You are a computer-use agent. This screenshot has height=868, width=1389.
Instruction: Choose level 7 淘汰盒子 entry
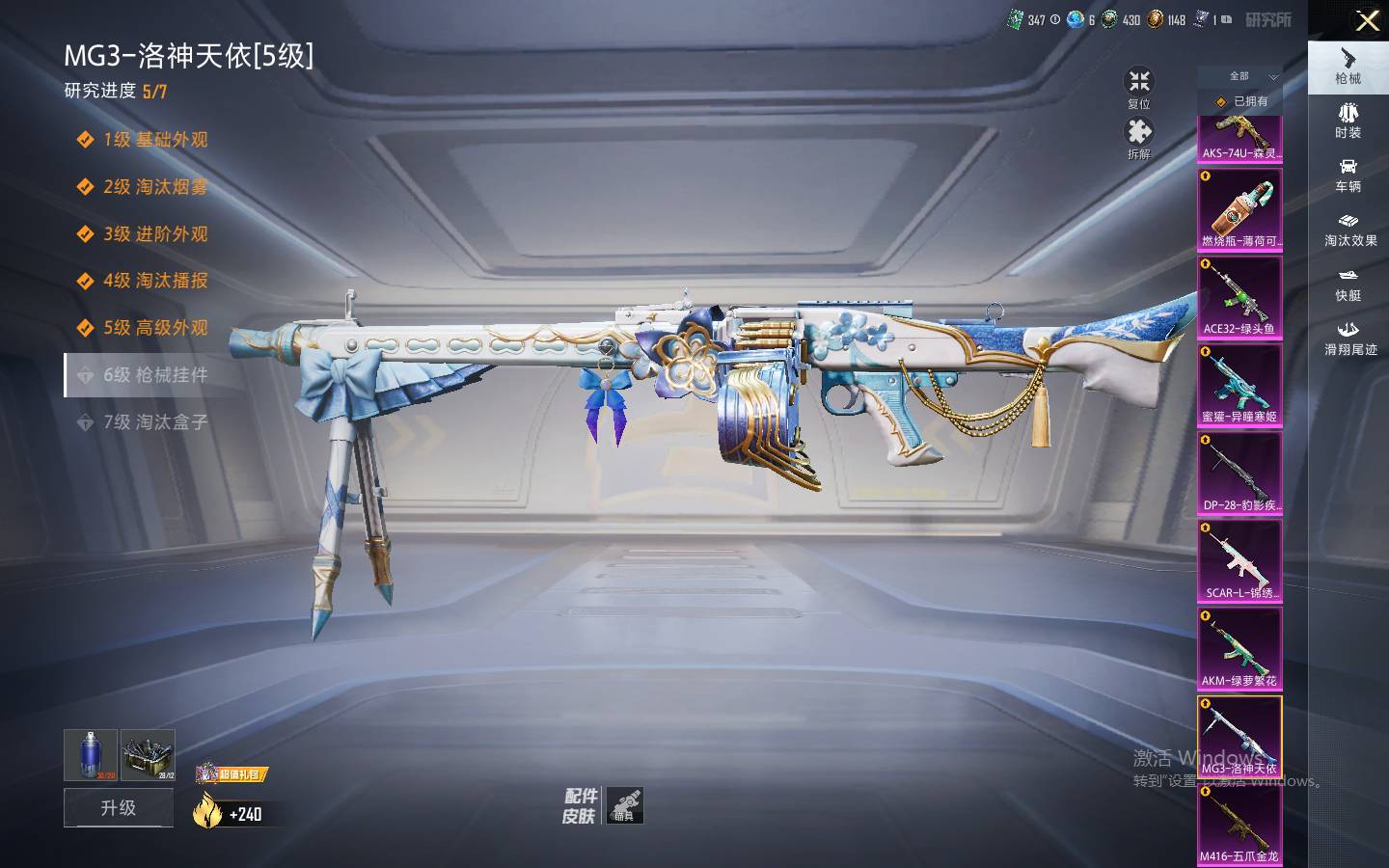155,422
